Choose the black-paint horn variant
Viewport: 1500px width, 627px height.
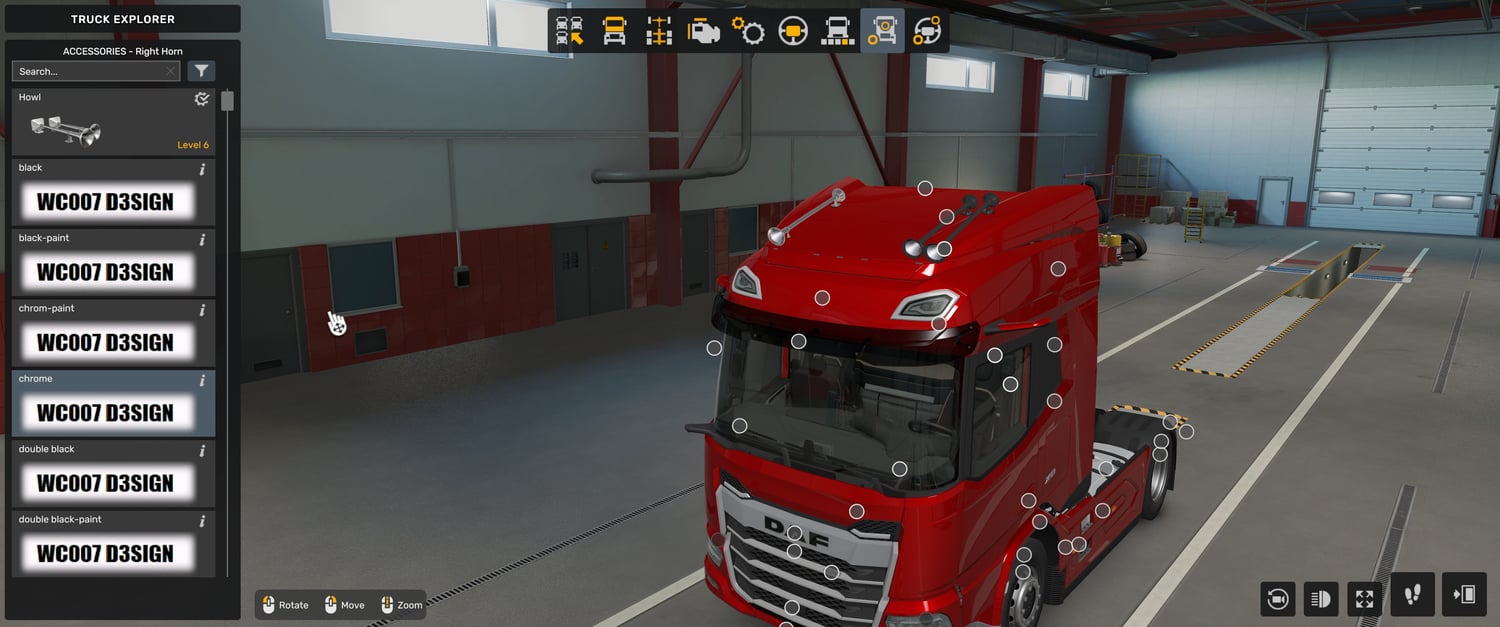114,264
